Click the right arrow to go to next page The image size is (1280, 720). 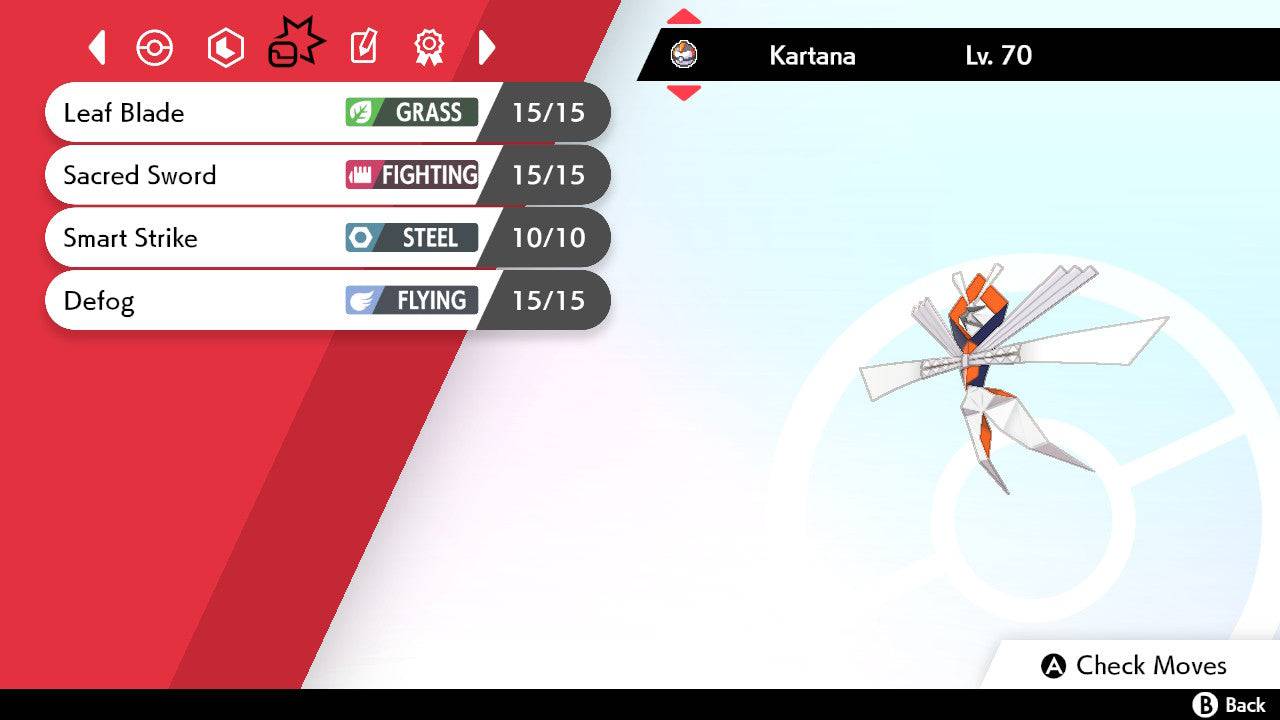(487, 46)
